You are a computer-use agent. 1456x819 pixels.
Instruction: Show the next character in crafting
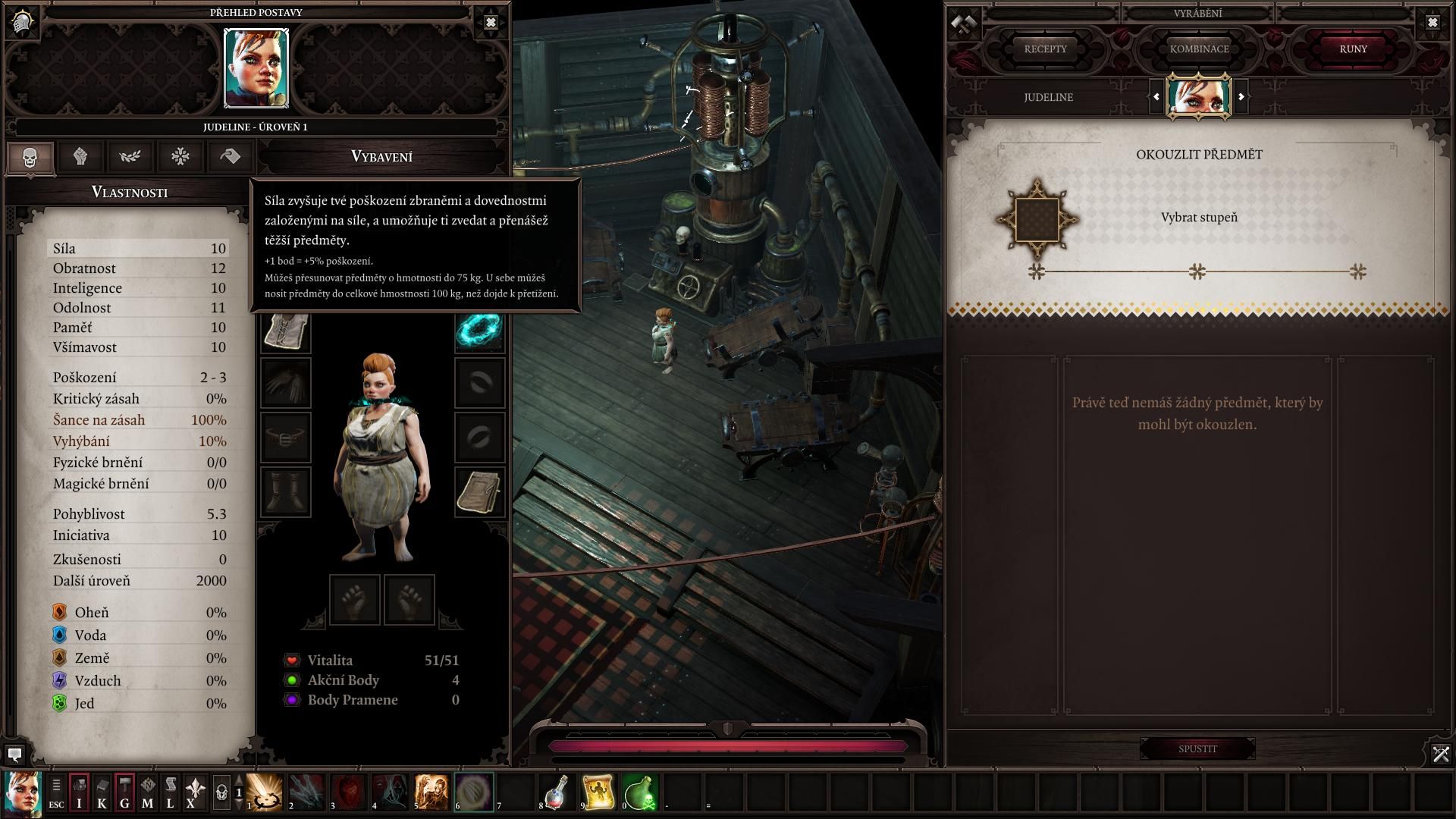pos(1241,97)
